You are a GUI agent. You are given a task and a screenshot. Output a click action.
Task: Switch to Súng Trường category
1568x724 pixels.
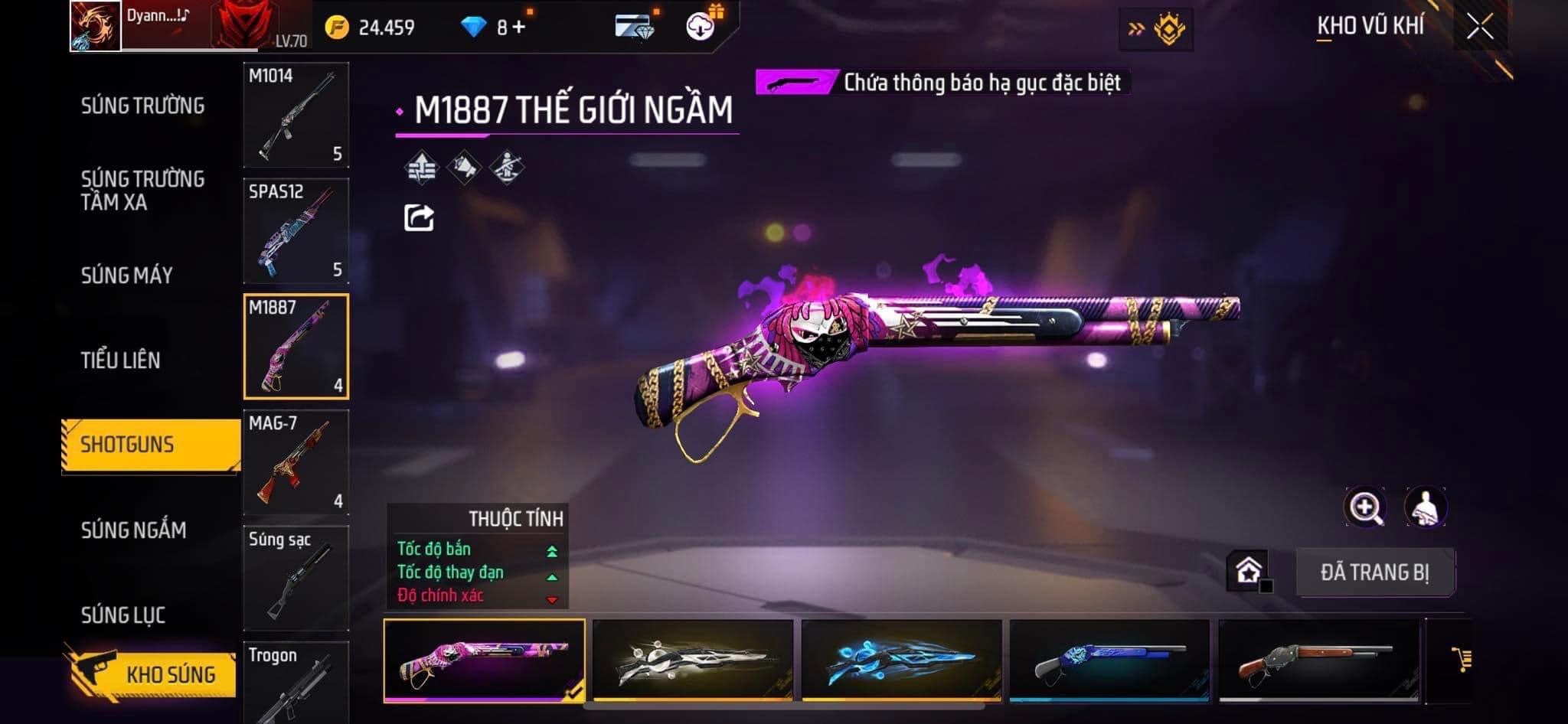(x=142, y=106)
